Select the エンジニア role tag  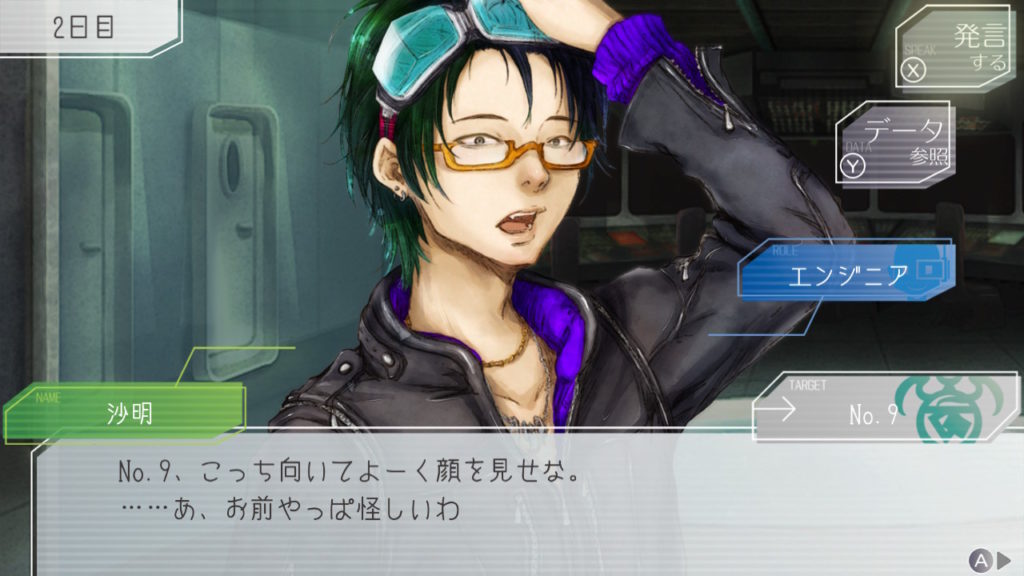pyautogui.click(x=846, y=273)
